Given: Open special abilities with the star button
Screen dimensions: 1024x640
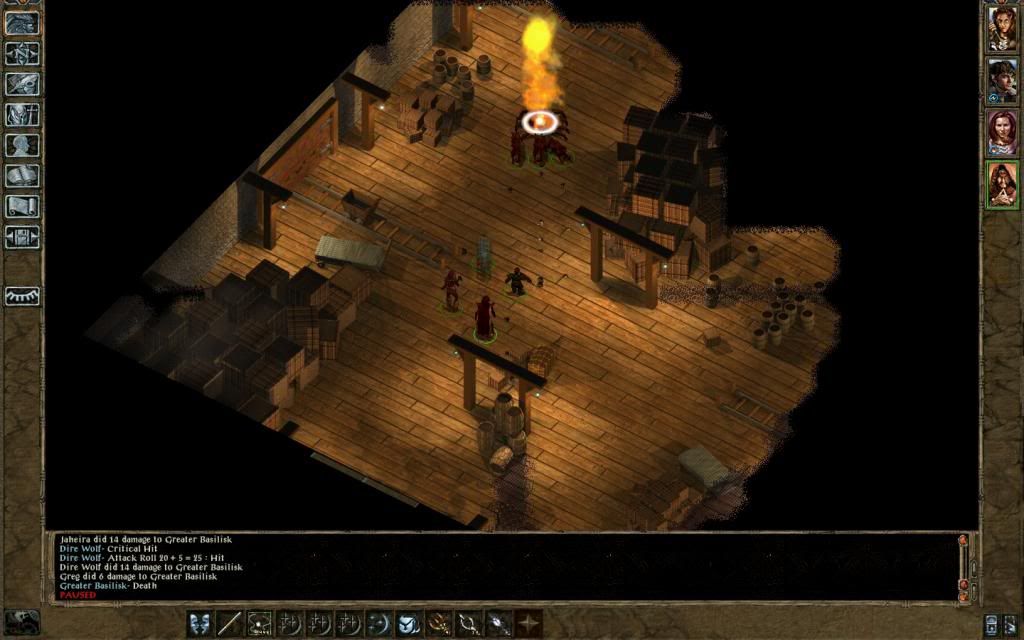Looking at the screenshot, I should click(529, 623).
